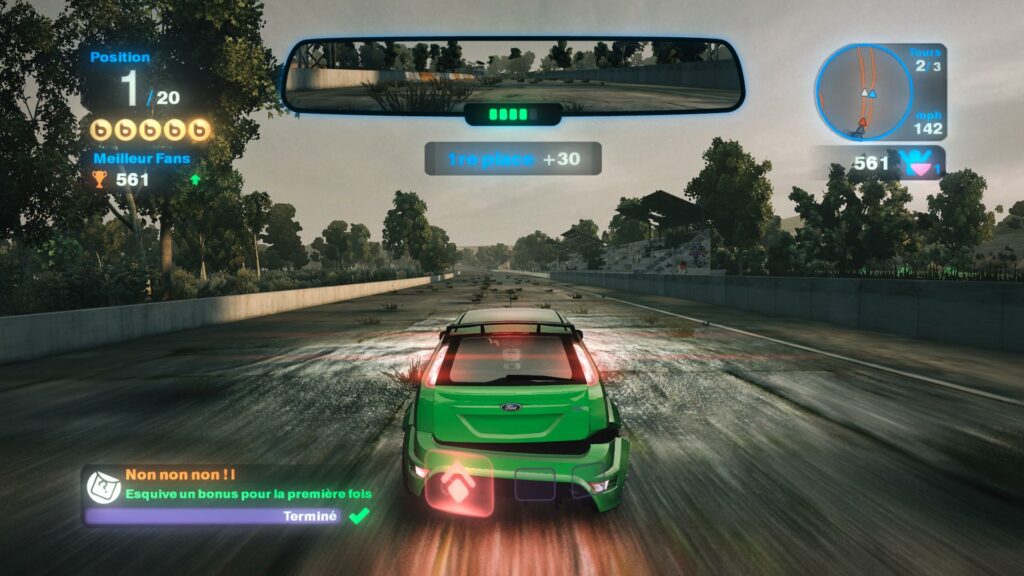Click the circular track minimap
The image size is (1024, 576).
[862, 93]
